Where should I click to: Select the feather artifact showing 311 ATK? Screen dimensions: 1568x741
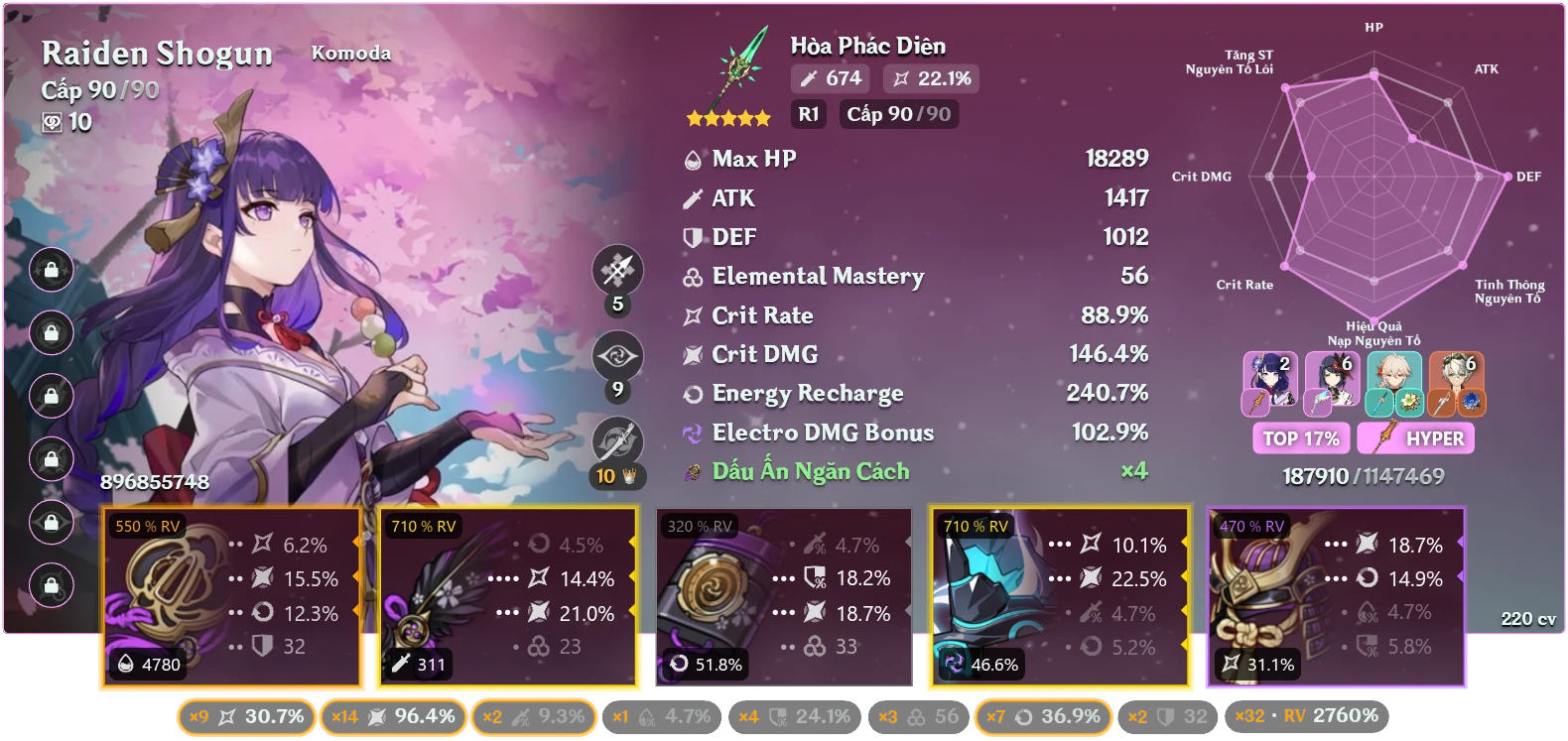pos(508,595)
